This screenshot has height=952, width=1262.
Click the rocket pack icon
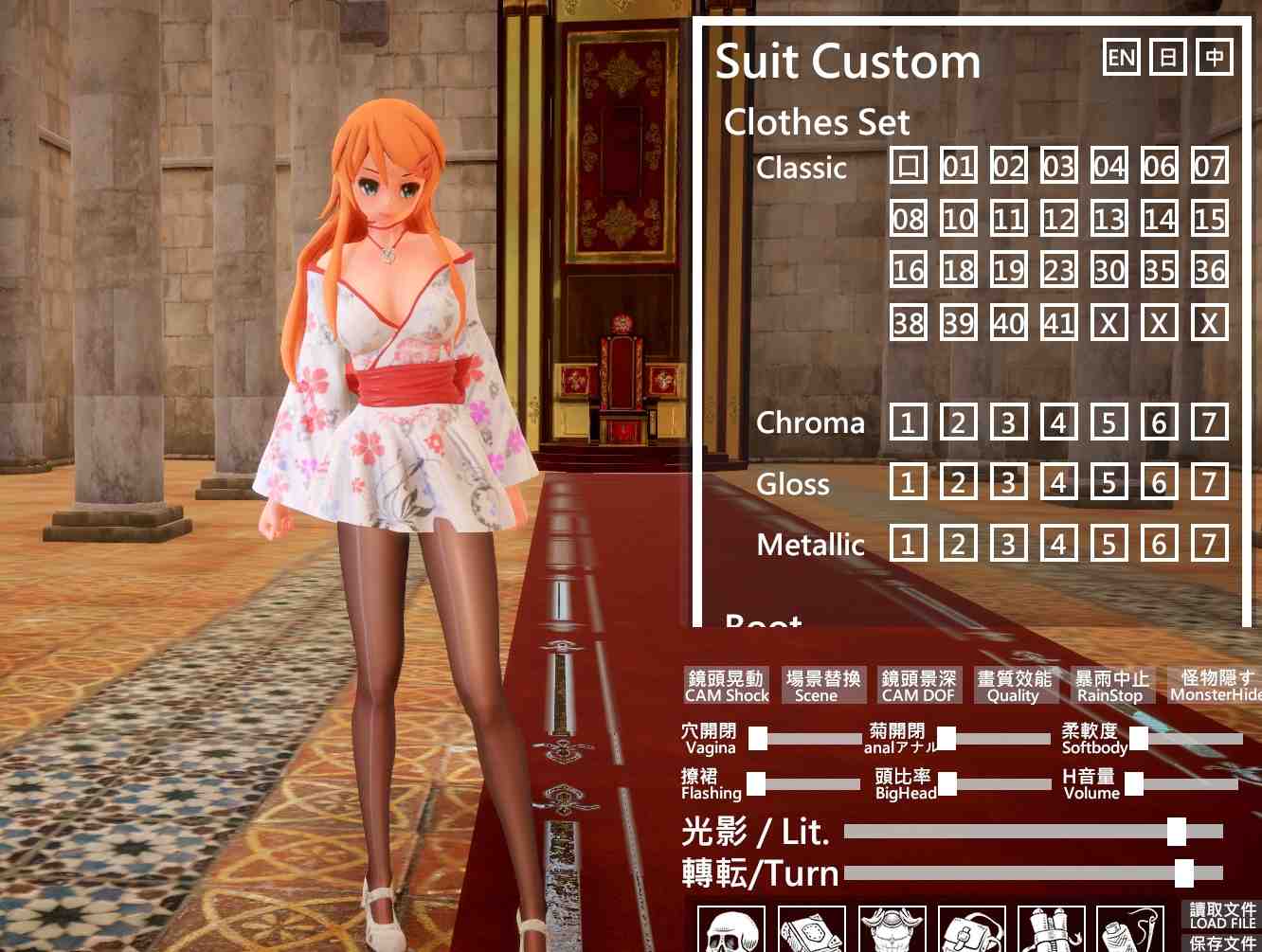1052,931
